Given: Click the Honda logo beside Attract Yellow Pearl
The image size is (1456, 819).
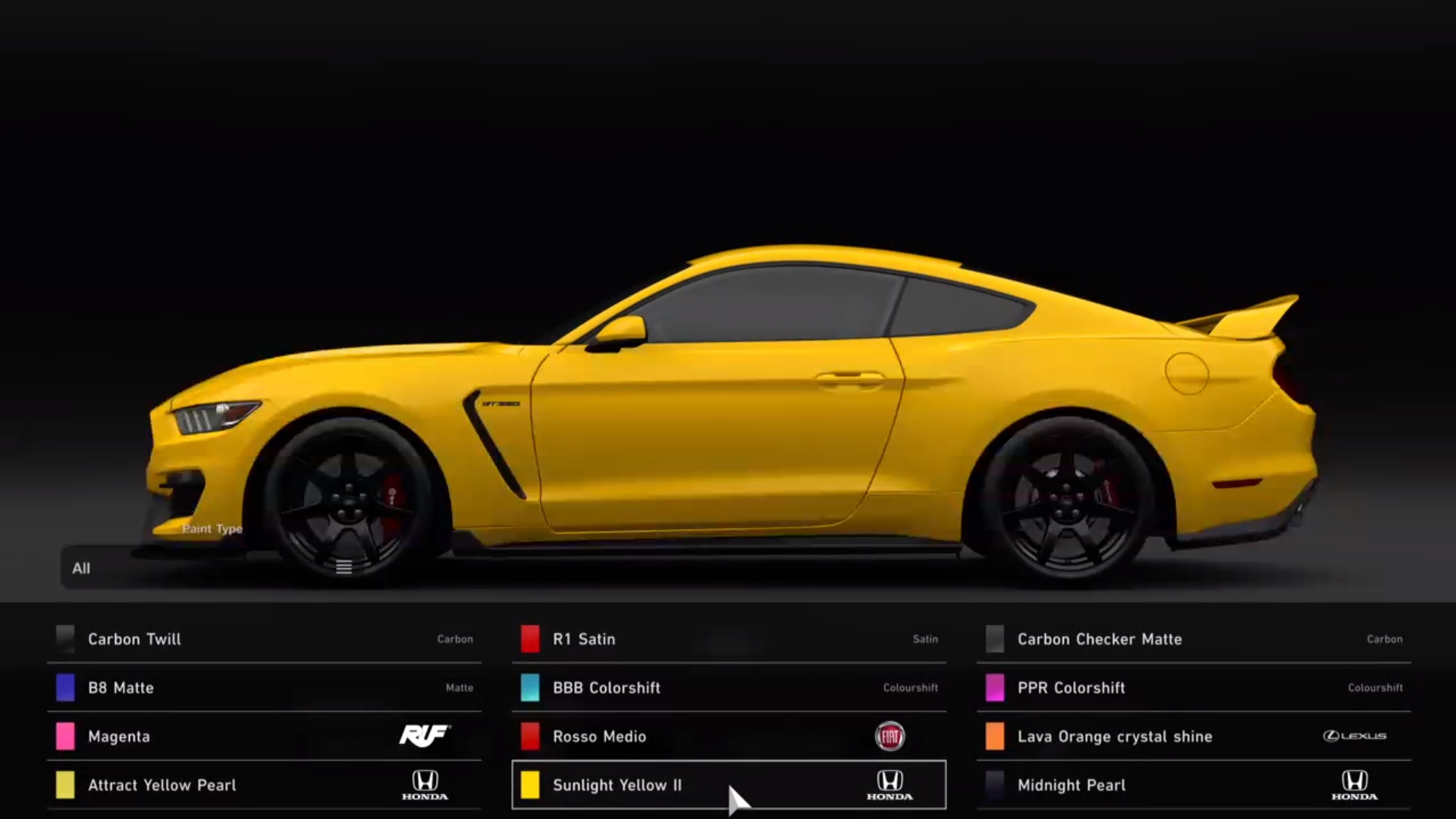Looking at the screenshot, I should (424, 785).
